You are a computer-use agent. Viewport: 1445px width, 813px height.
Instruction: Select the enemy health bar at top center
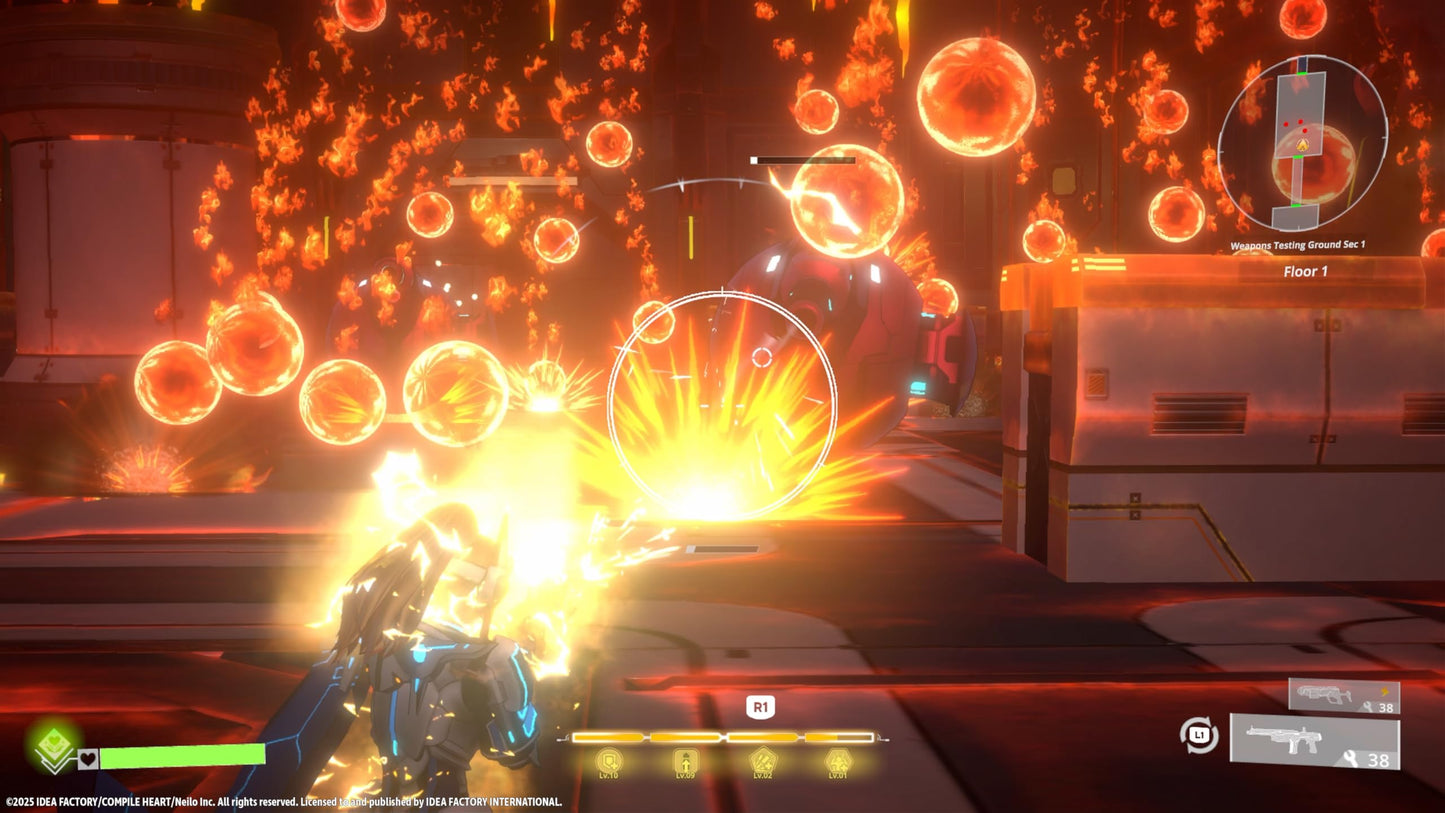point(803,160)
